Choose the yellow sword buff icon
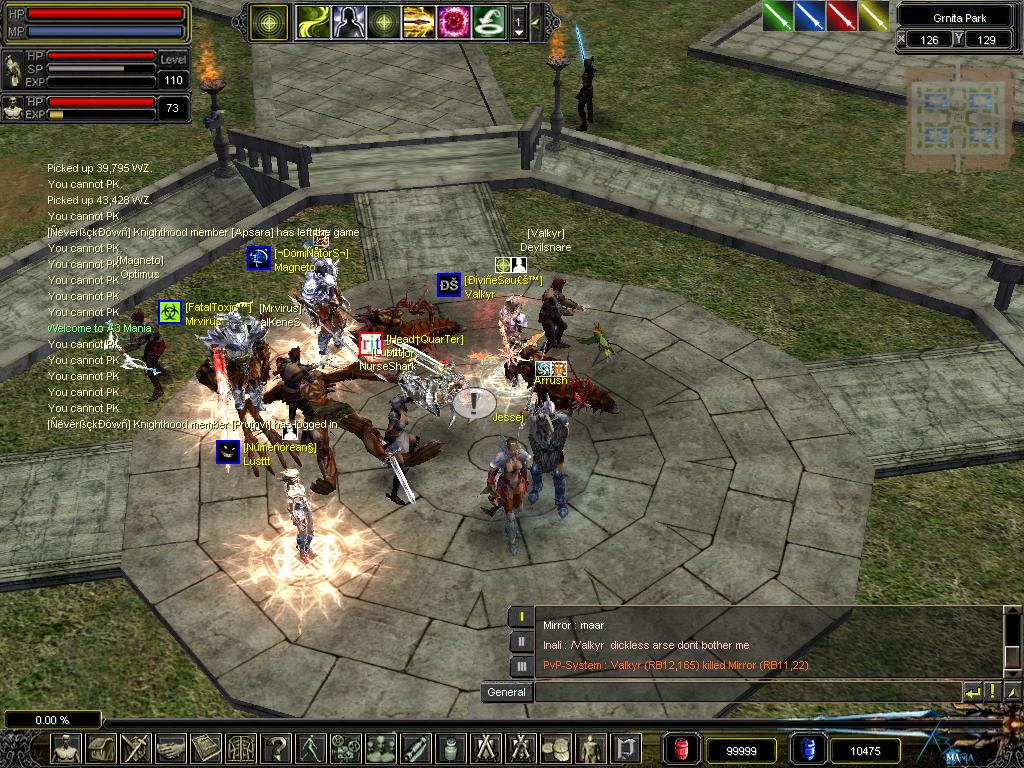The image size is (1024, 768). point(873,16)
